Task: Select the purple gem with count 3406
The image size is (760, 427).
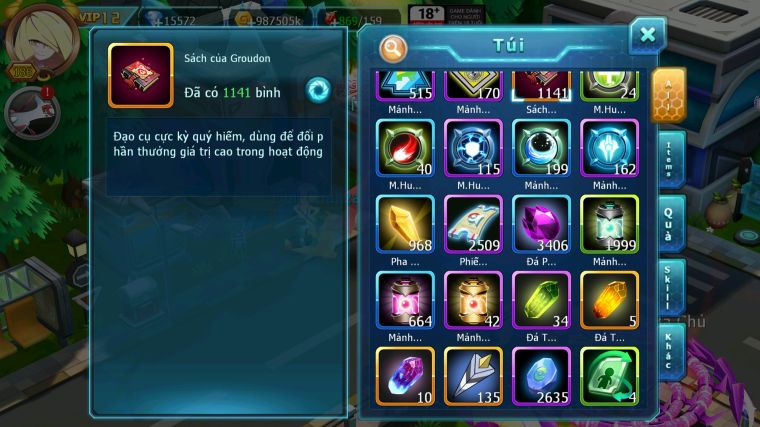Action: click(541, 223)
